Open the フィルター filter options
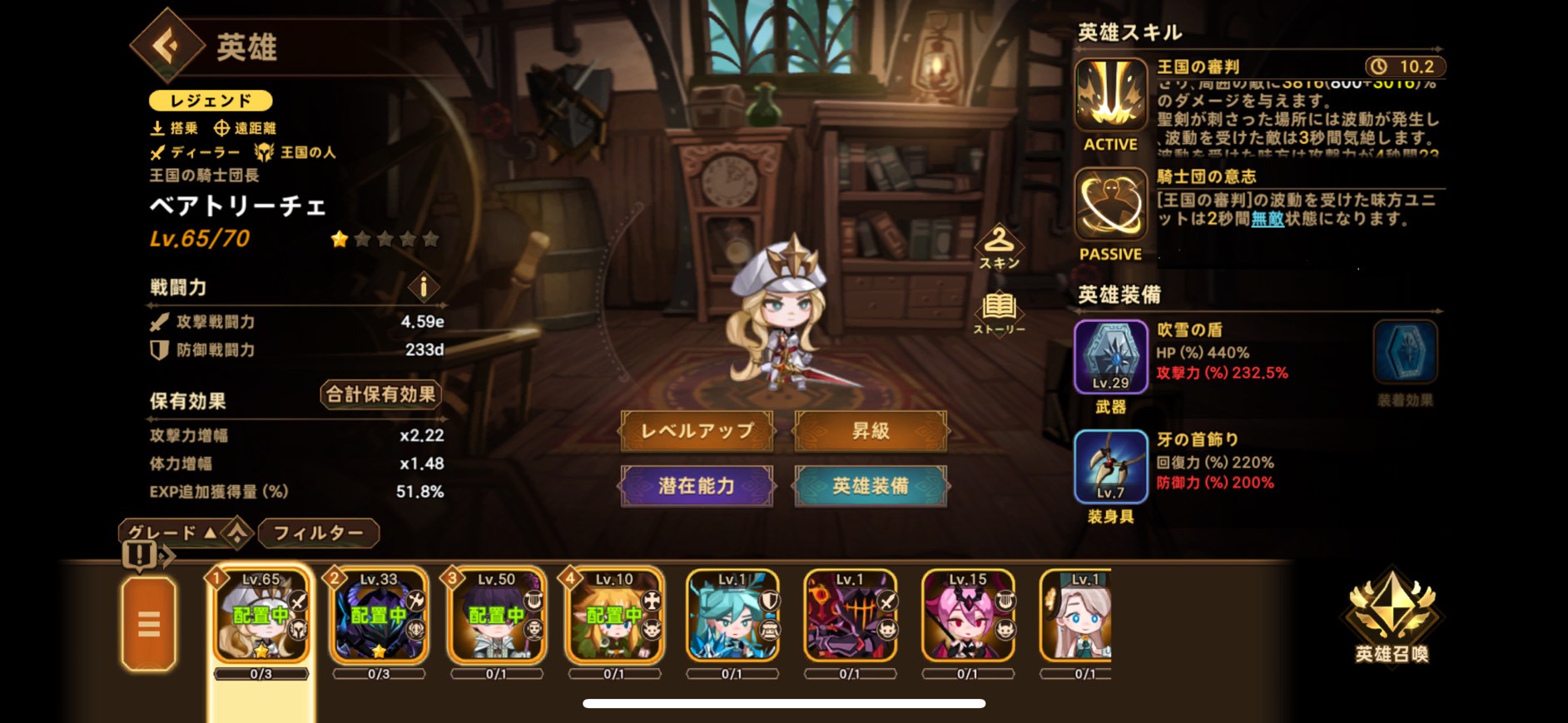 point(320,532)
